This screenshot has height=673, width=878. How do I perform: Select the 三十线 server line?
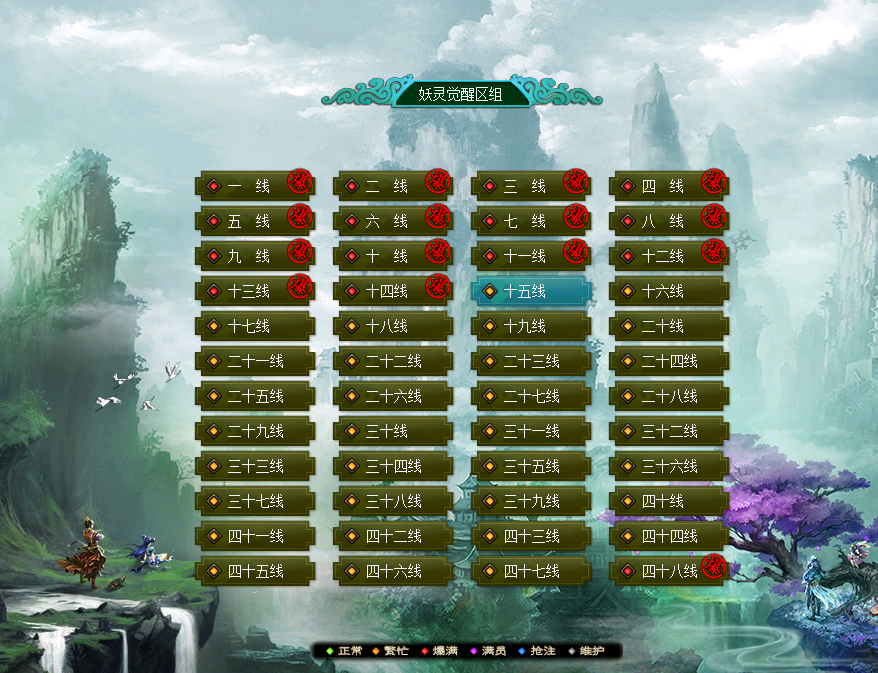392,431
